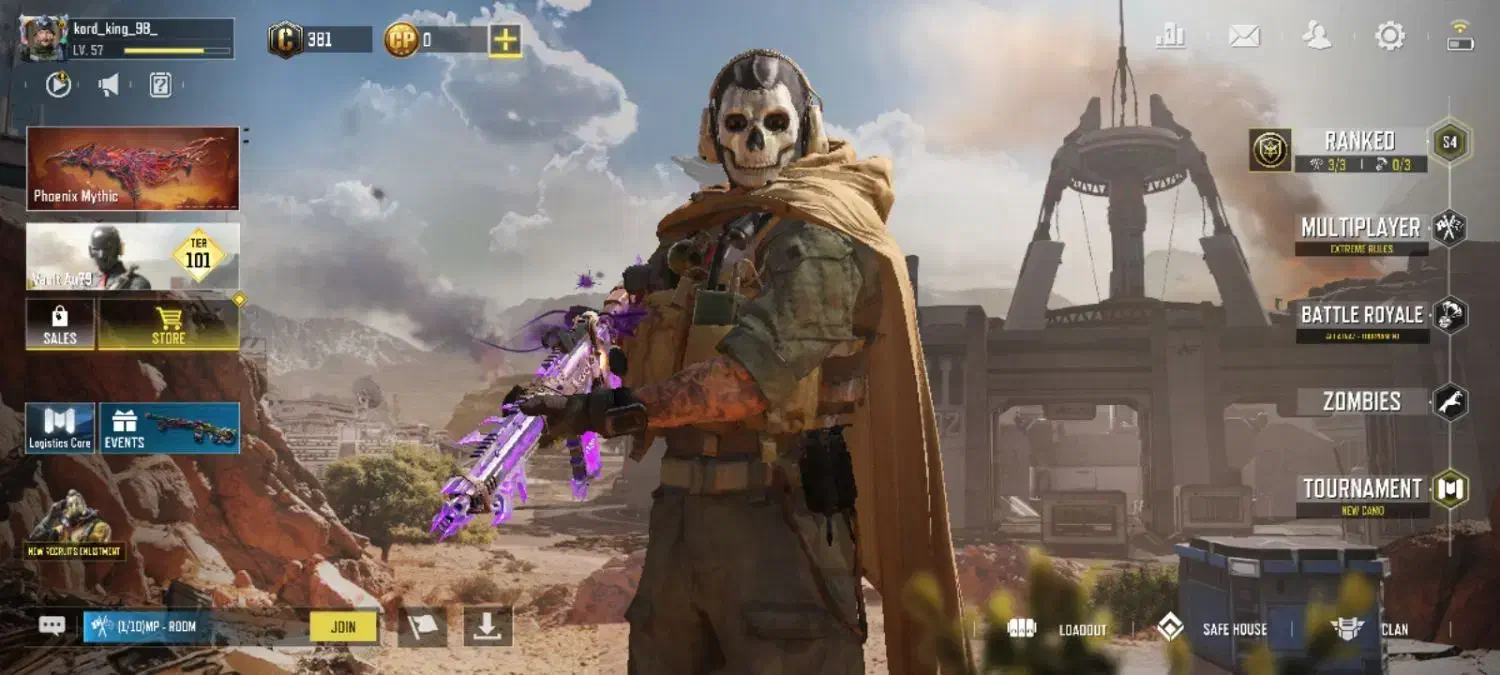
Task: Open the Tier 101 battle pass banner
Action: 133,256
